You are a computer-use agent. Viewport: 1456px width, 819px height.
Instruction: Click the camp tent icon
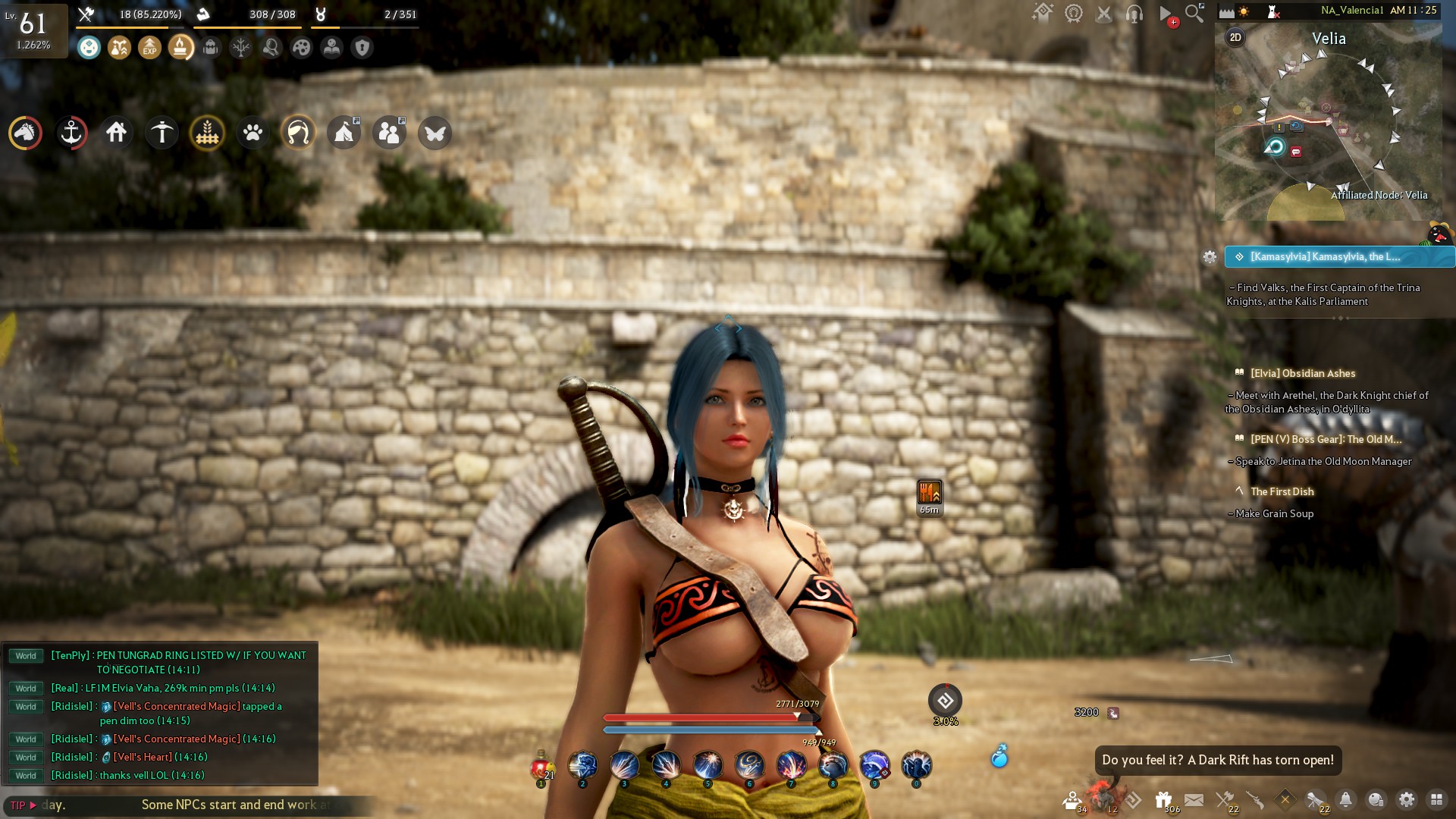[x=344, y=133]
